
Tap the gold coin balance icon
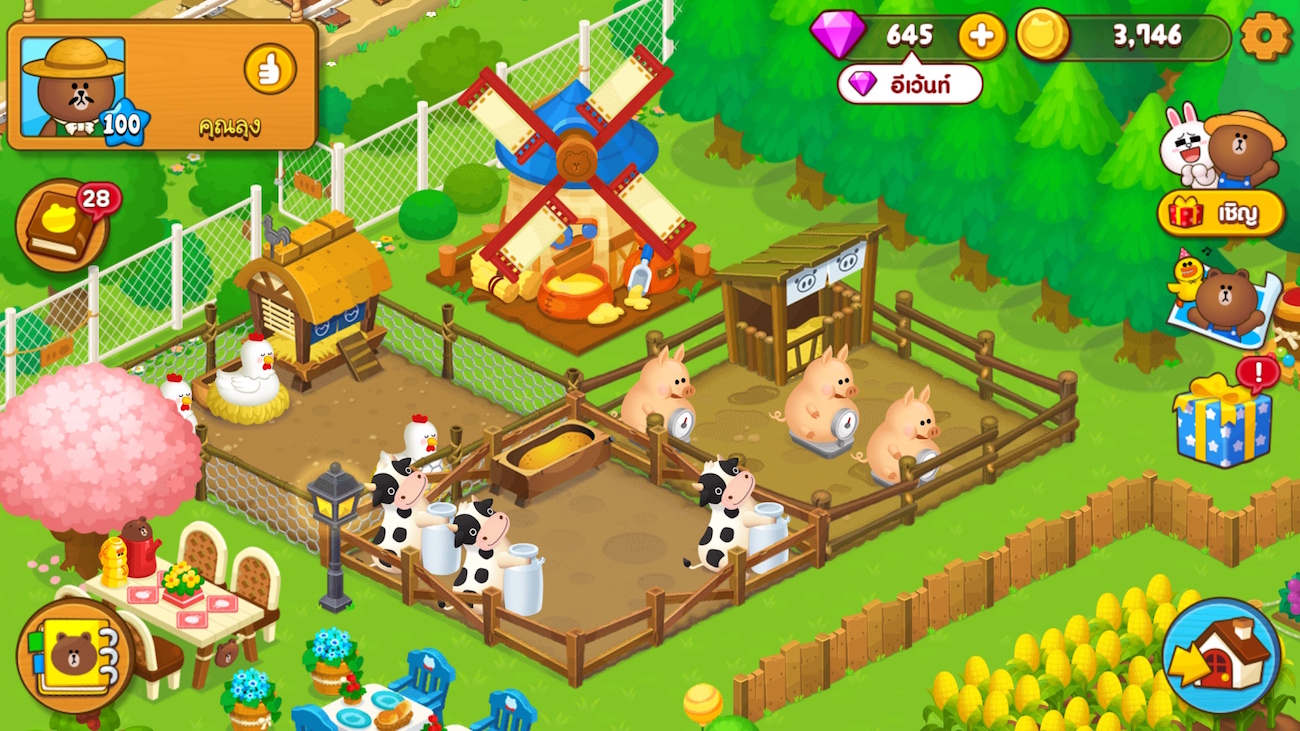1043,37
